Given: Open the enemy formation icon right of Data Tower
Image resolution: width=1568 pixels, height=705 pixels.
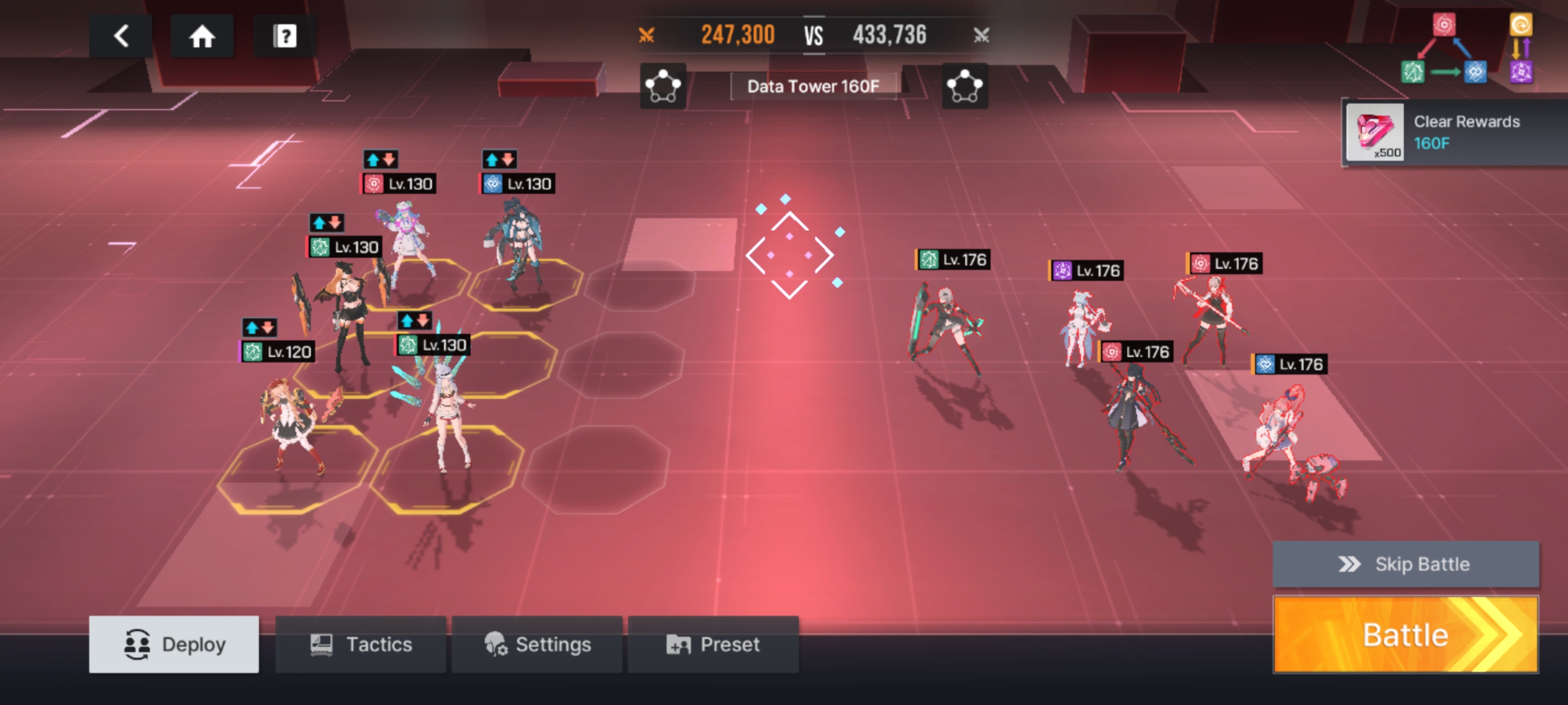Looking at the screenshot, I should click(965, 86).
